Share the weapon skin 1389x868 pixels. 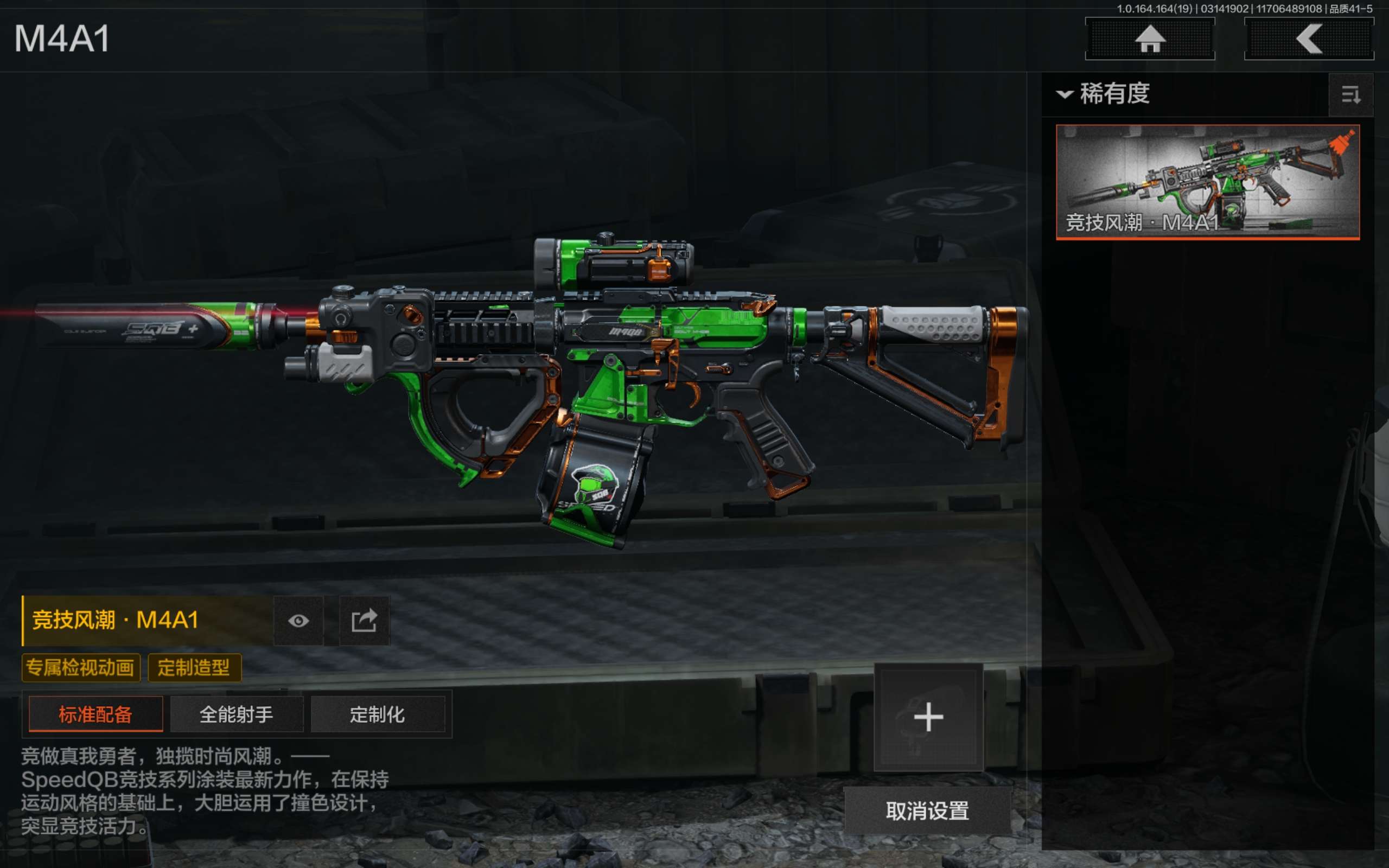pyautogui.click(x=365, y=621)
